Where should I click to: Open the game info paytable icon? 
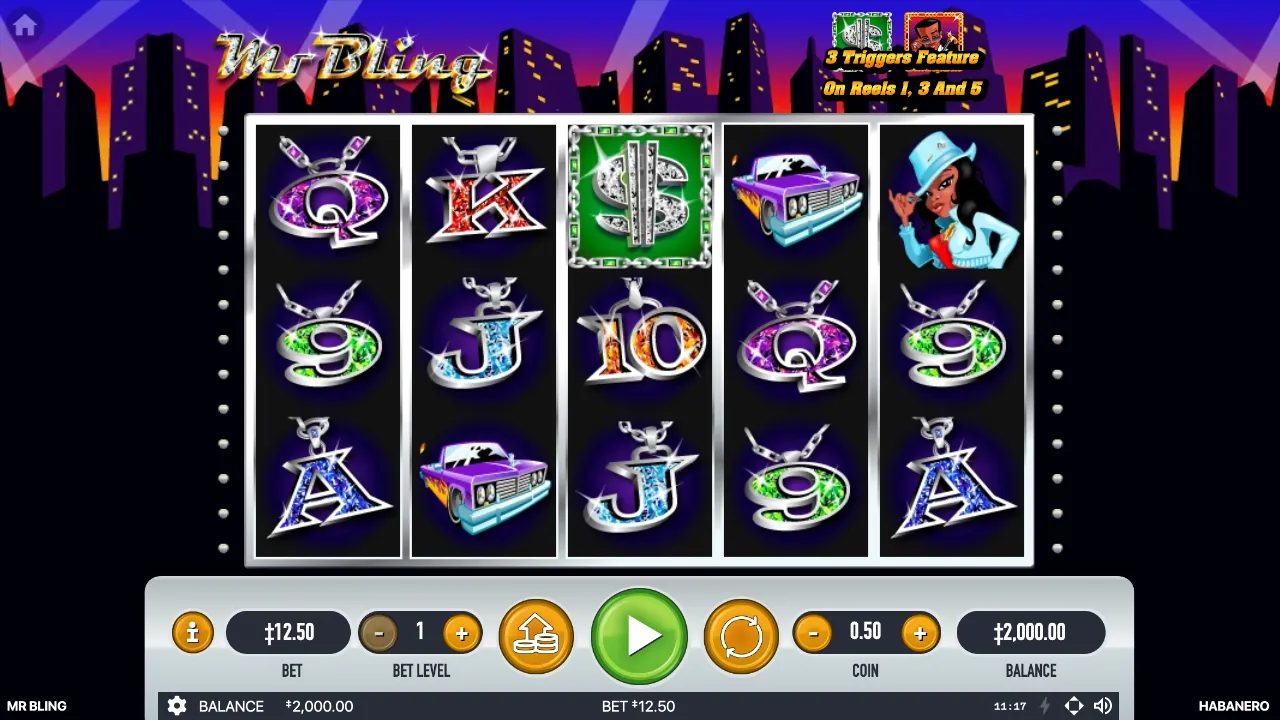(192, 632)
